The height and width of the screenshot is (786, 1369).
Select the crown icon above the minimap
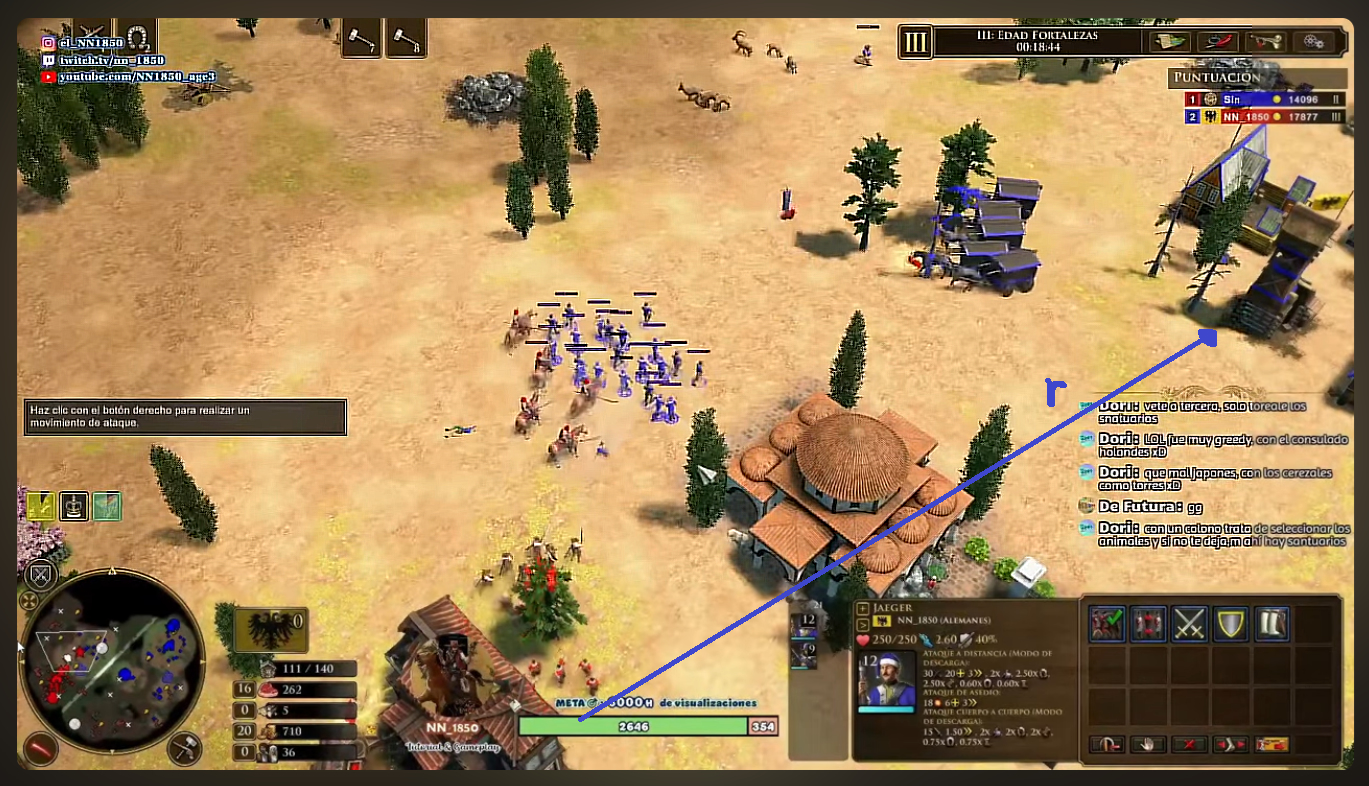point(75,506)
